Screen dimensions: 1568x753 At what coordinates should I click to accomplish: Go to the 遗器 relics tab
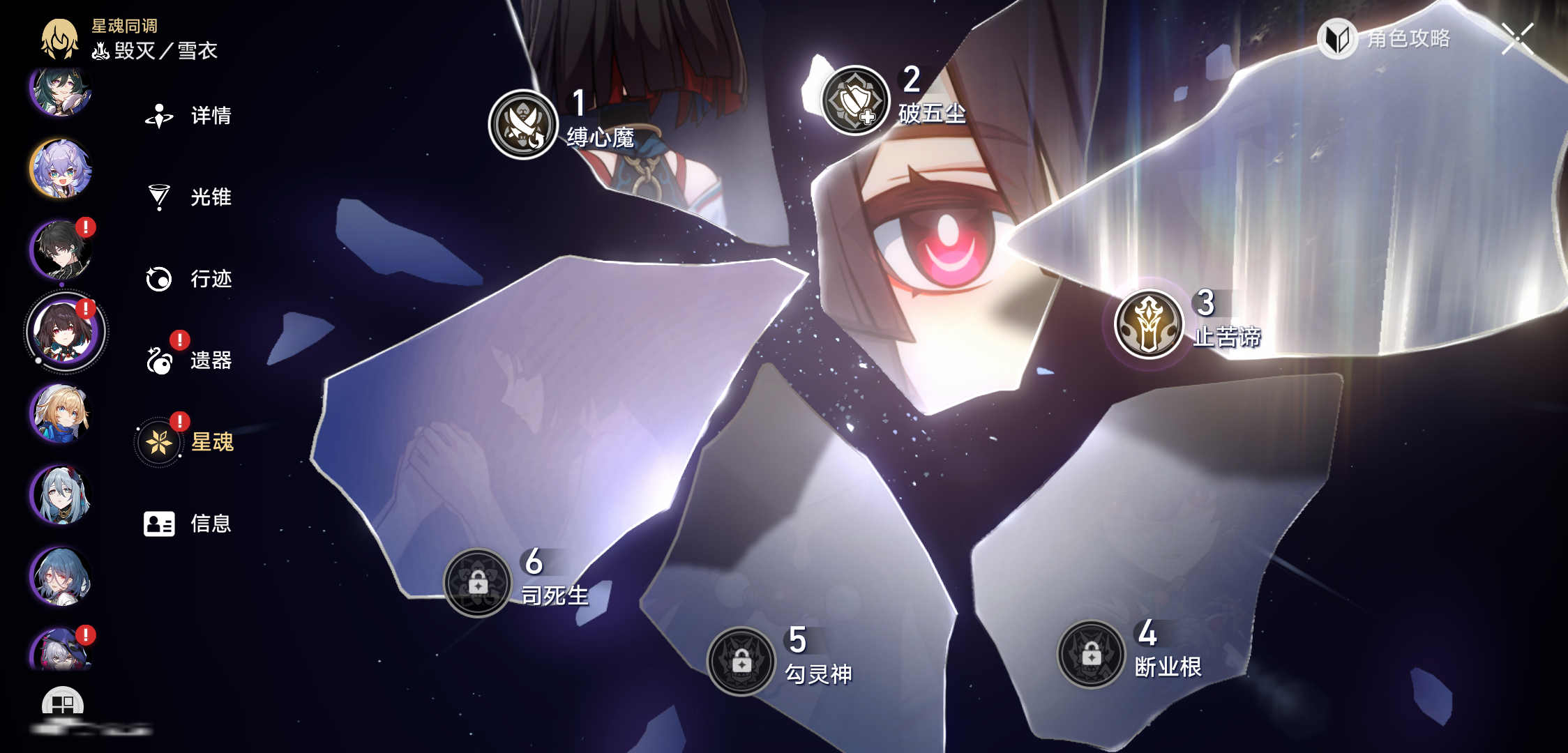point(188,360)
